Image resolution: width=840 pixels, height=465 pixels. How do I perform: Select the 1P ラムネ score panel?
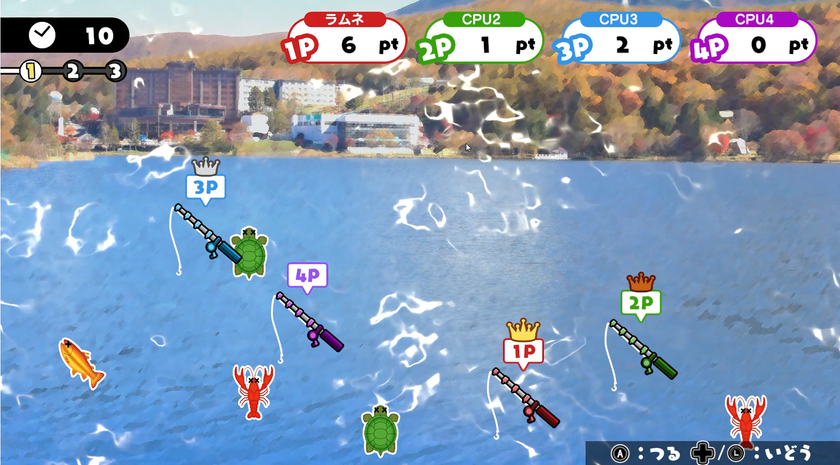click(x=345, y=40)
